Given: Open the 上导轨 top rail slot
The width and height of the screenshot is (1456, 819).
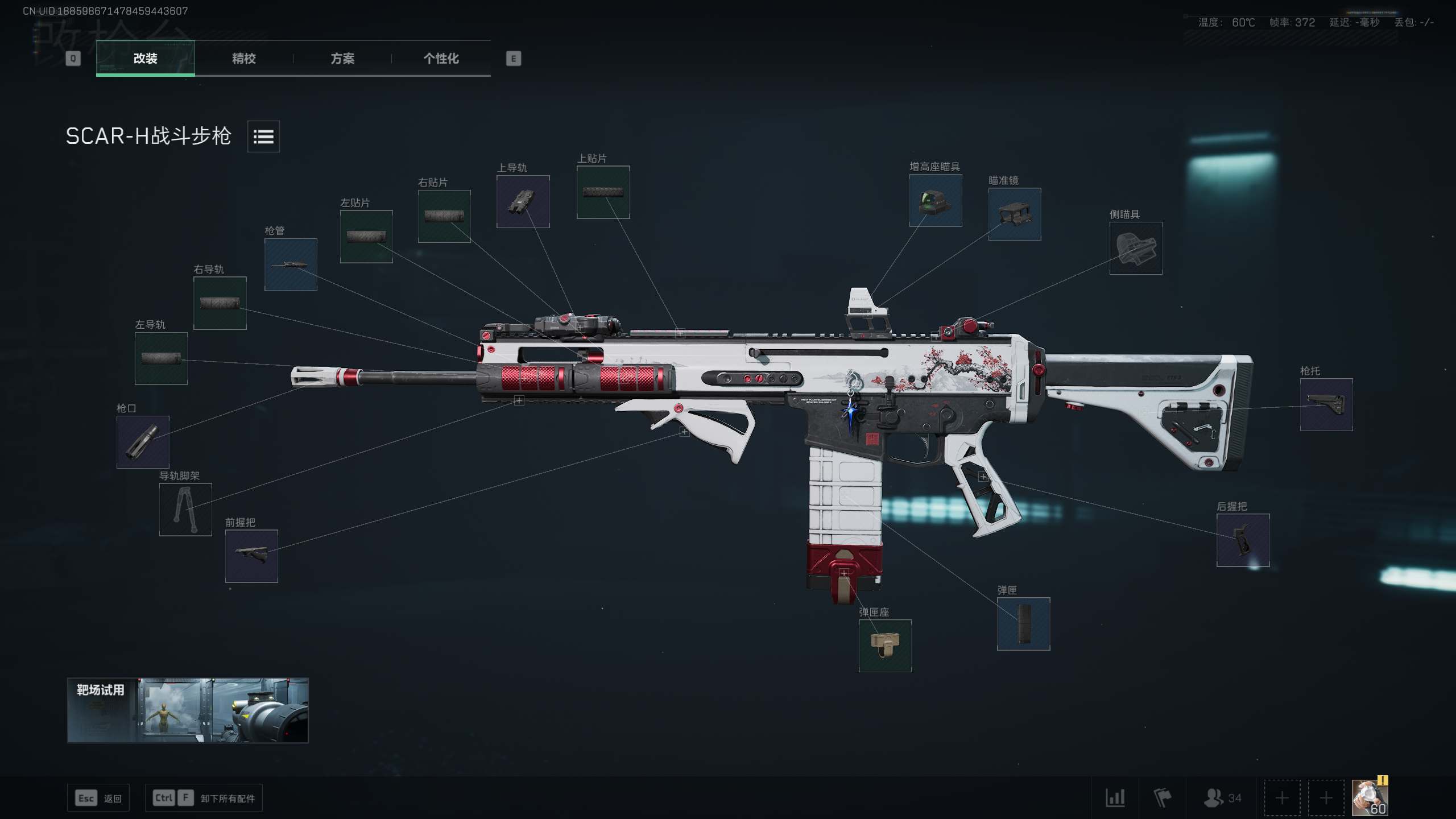Looking at the screenshot, I should [523, 201].
